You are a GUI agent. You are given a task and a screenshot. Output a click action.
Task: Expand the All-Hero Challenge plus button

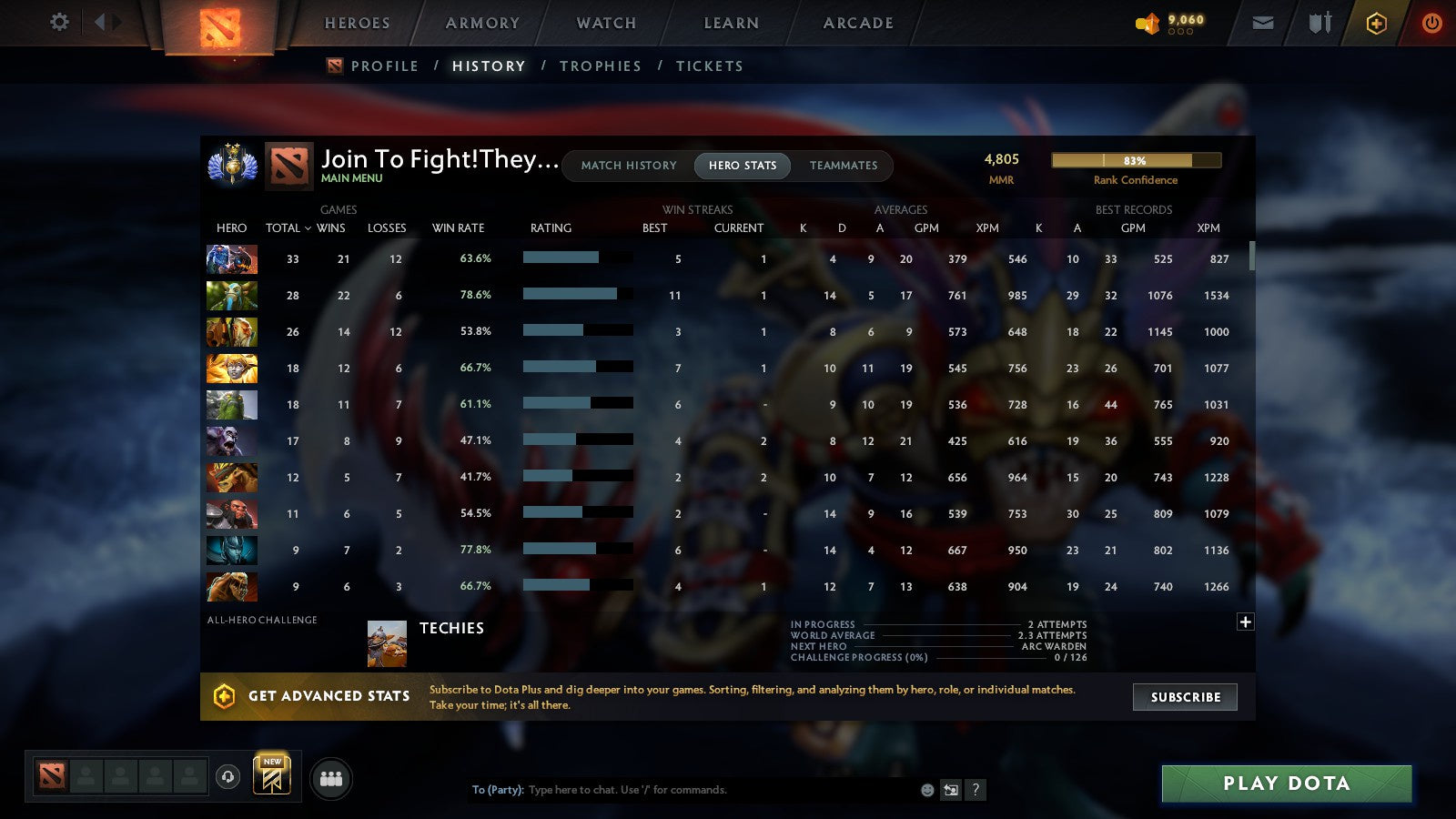click(x=1244, y=622)
